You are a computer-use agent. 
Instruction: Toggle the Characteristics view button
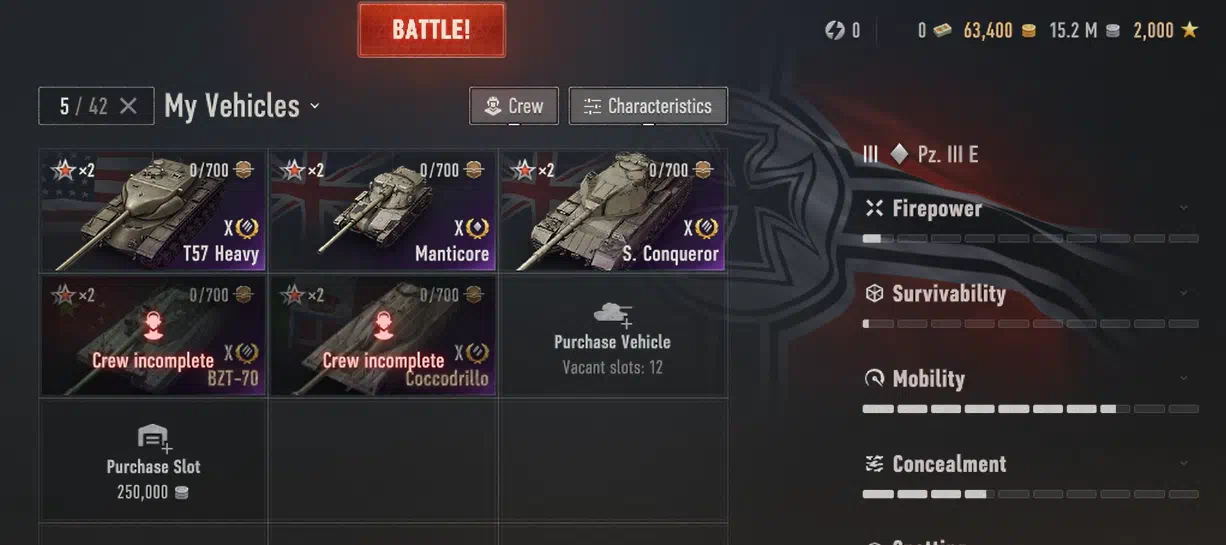point(648,106)
